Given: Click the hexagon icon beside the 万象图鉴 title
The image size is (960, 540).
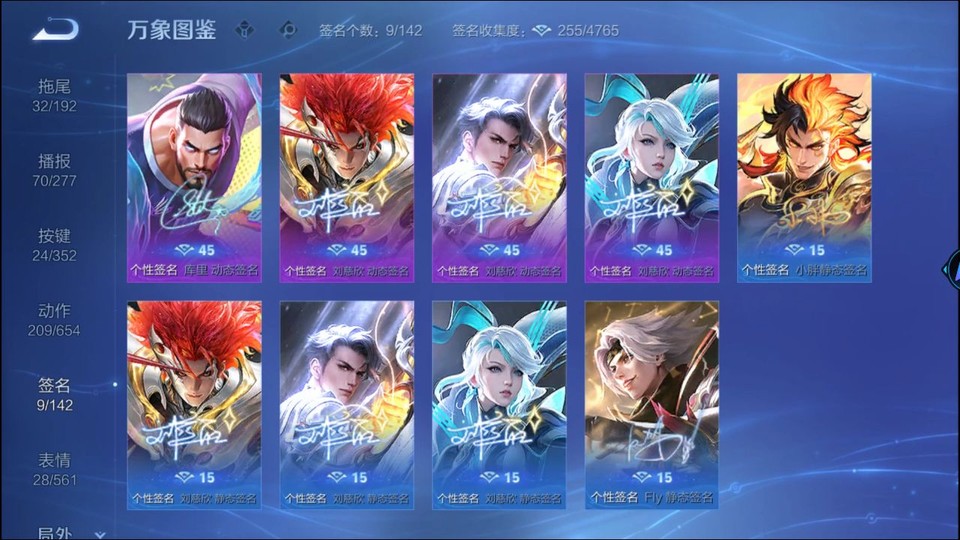Looking at the screenshot, I should (244, 30).
